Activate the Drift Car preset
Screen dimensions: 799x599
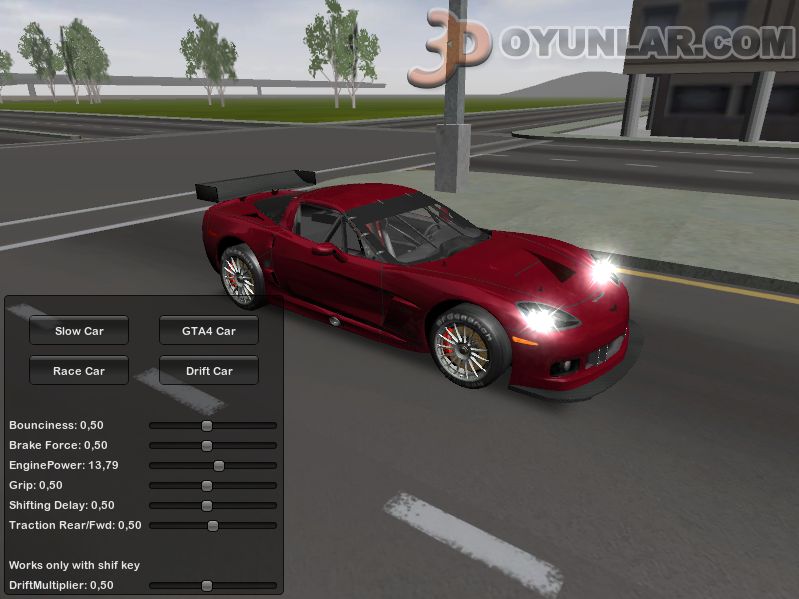209,371
